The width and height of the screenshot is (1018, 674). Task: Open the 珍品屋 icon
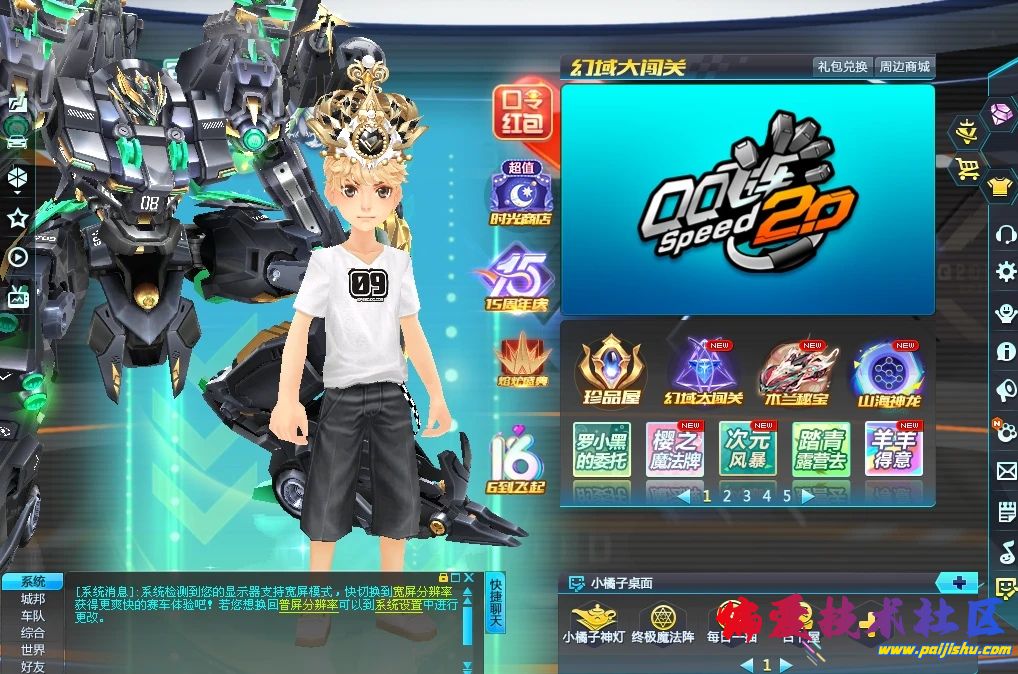click(x=610, y=373)
